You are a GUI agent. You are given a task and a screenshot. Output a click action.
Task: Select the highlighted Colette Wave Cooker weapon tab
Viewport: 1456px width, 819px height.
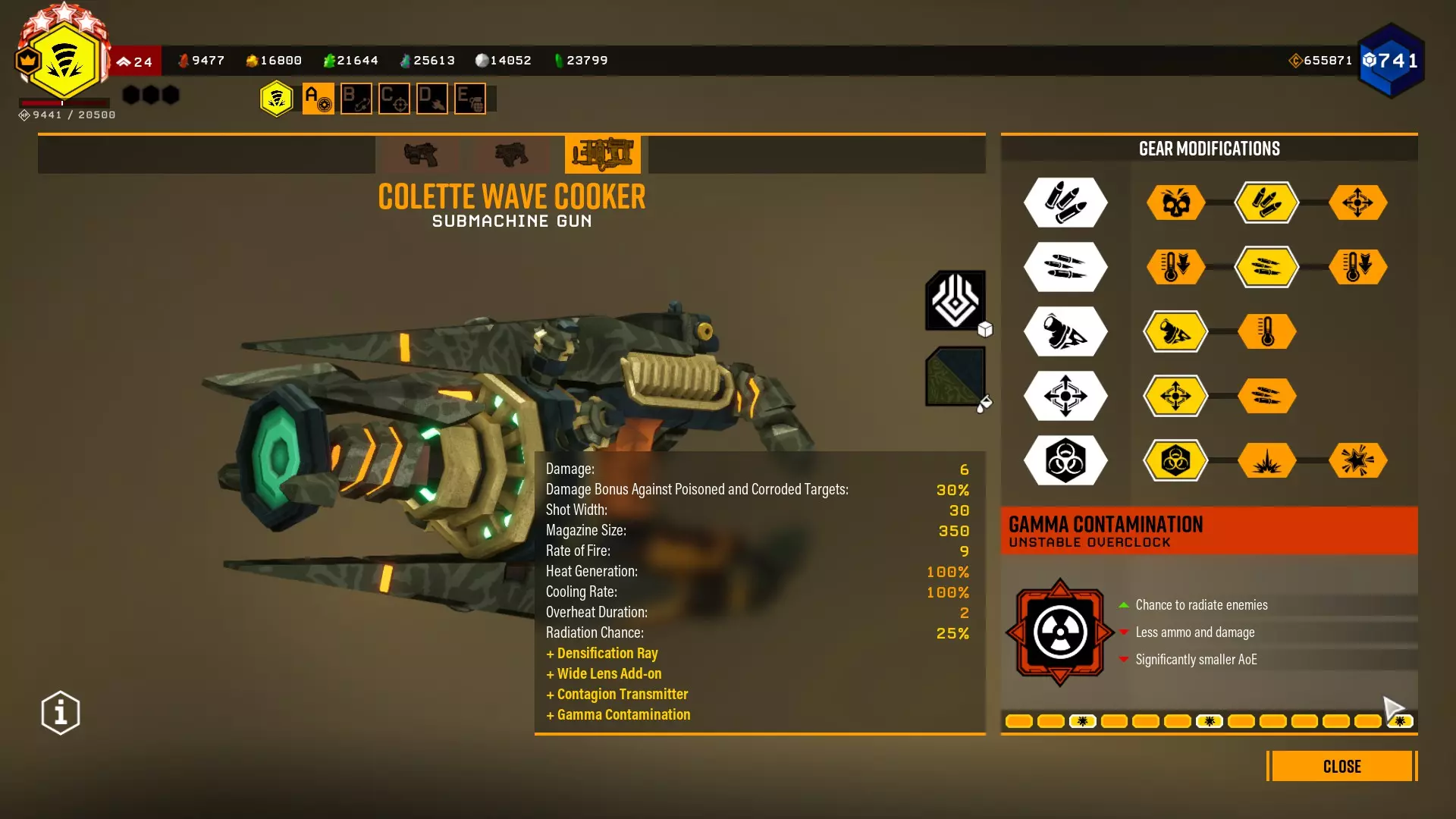(602, 154)
